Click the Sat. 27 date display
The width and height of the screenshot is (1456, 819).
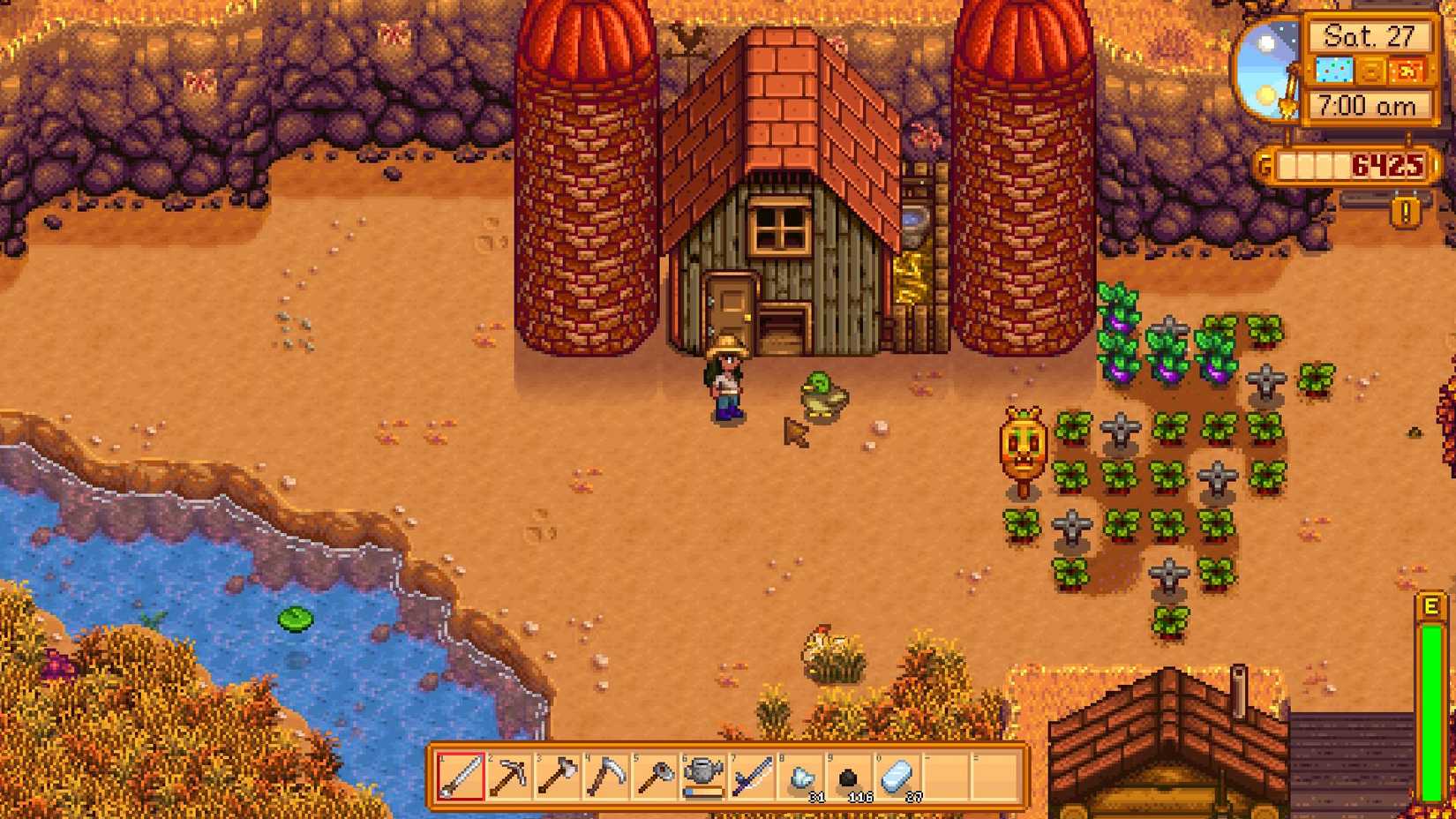point(1372,35)
